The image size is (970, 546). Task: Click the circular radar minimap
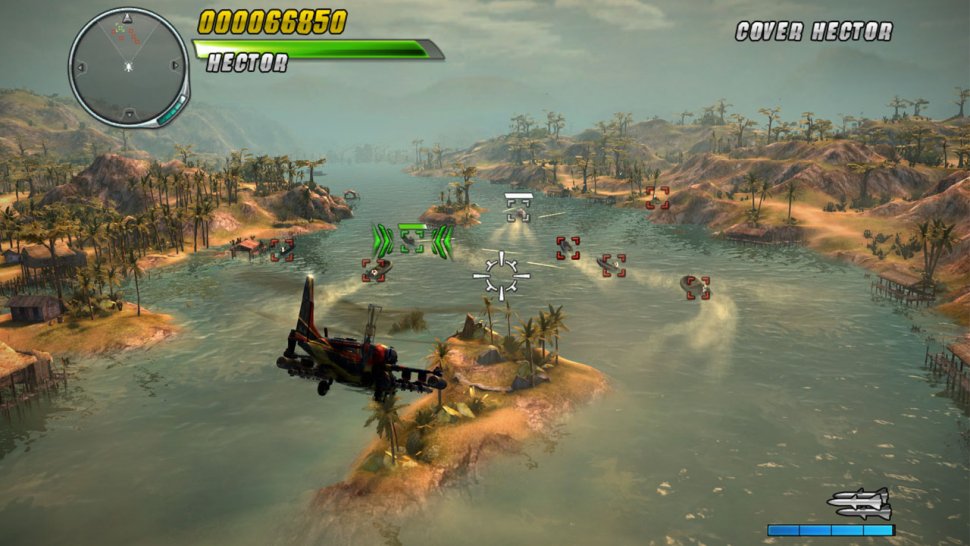pyautogui.click(x=129, y=66)
